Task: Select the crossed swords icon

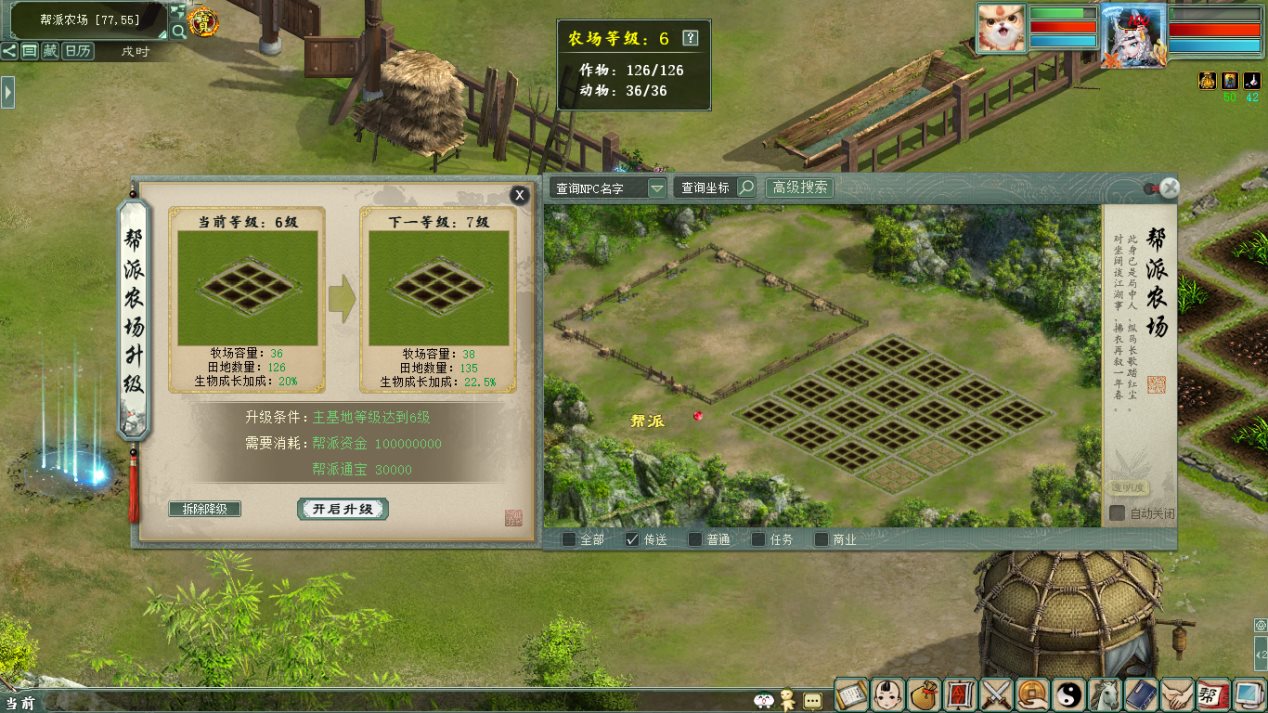Action: point(997,693)
